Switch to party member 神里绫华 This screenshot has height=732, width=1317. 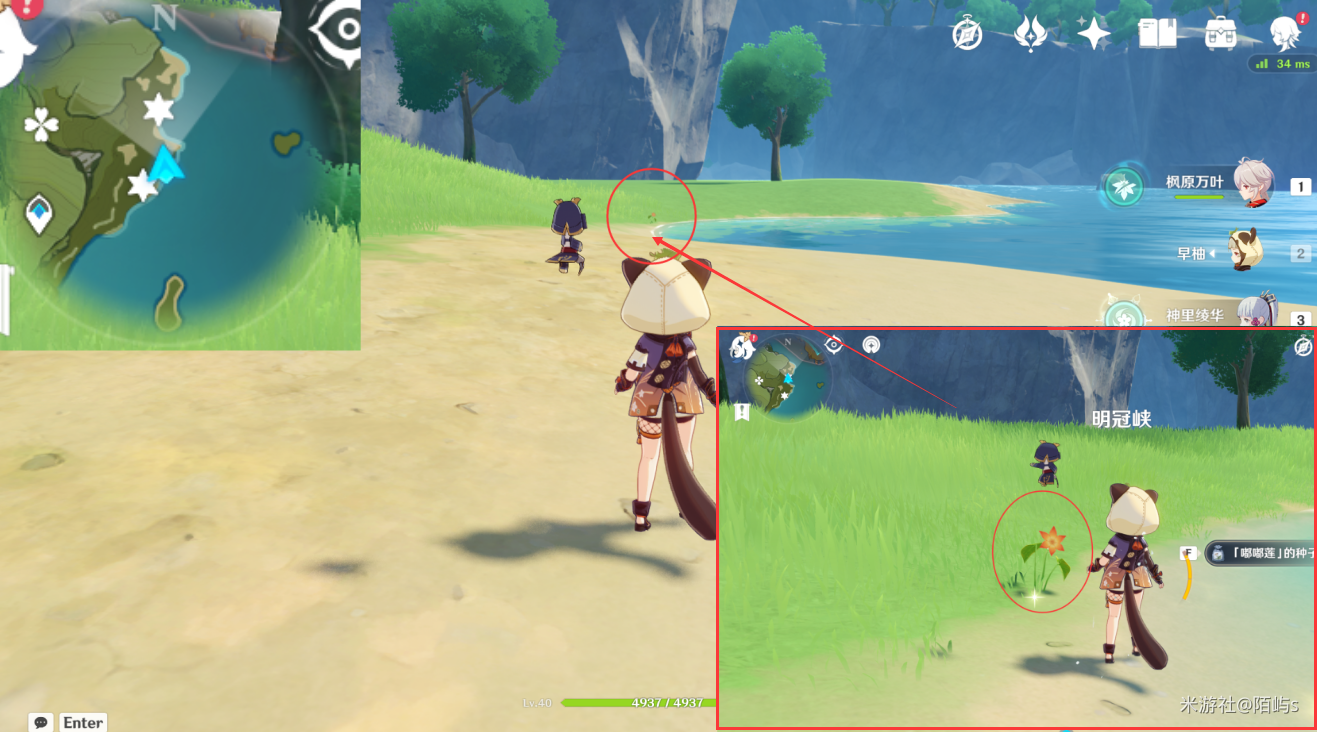(x=1254, y=315)
